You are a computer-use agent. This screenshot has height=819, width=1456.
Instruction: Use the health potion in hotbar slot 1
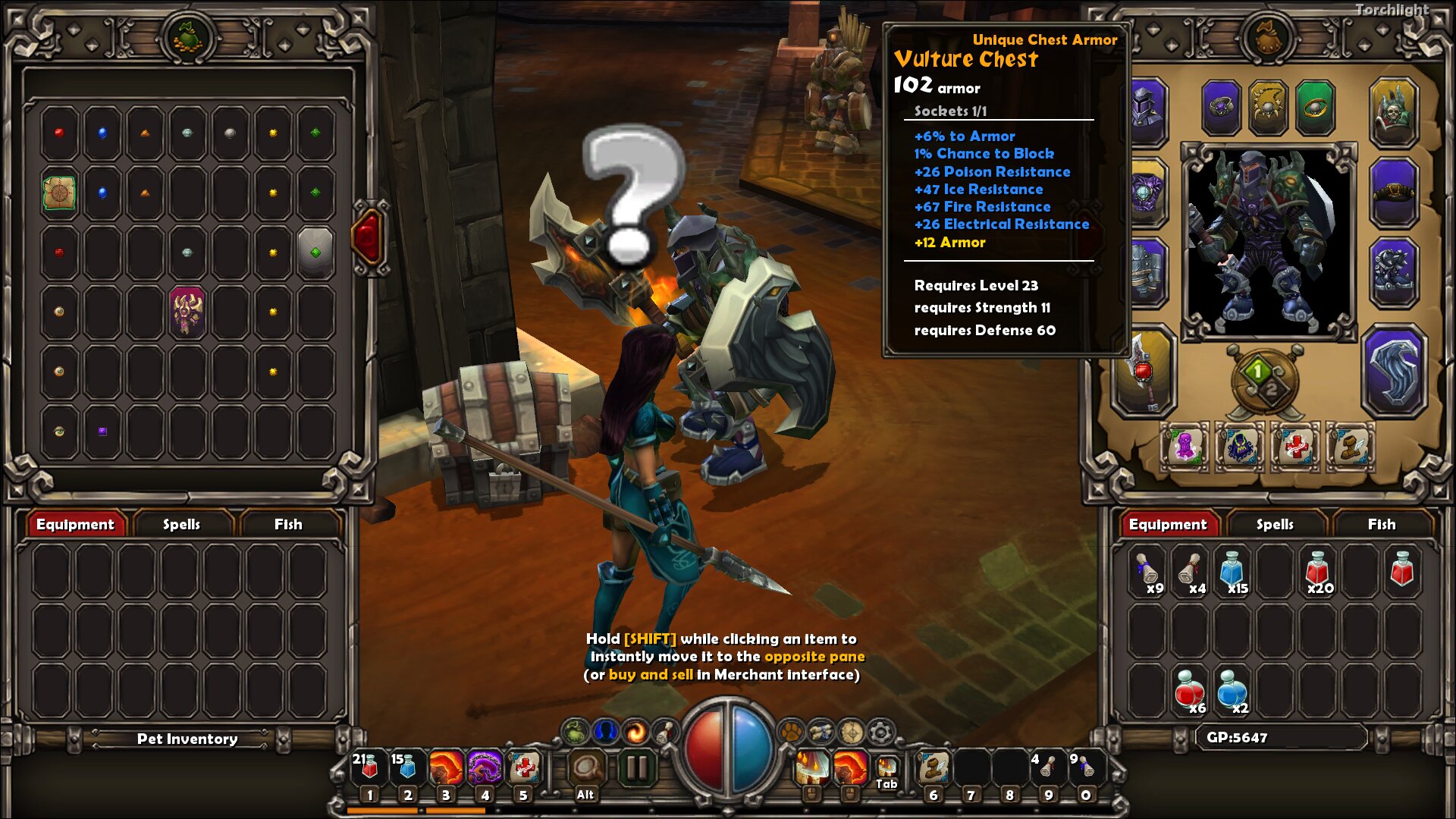(x=369, y=768)
